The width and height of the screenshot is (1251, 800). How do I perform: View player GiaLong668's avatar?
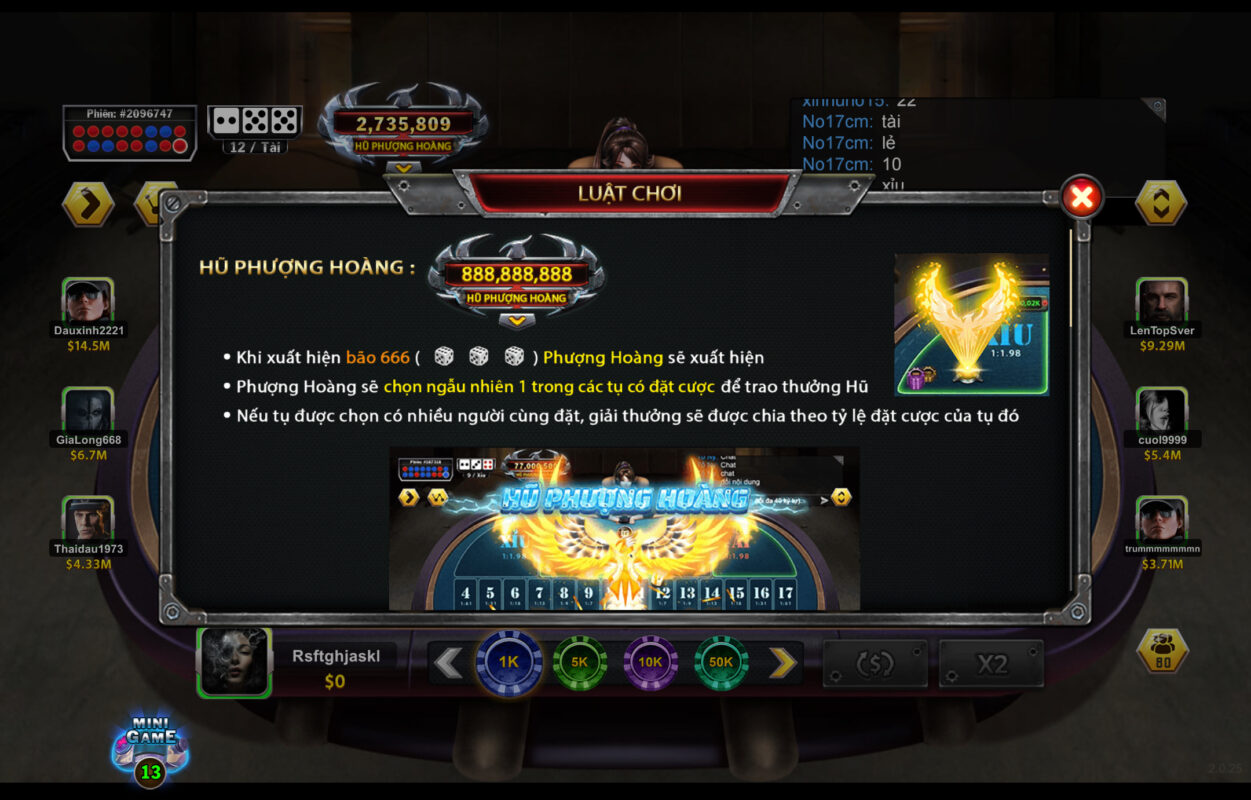88,410
